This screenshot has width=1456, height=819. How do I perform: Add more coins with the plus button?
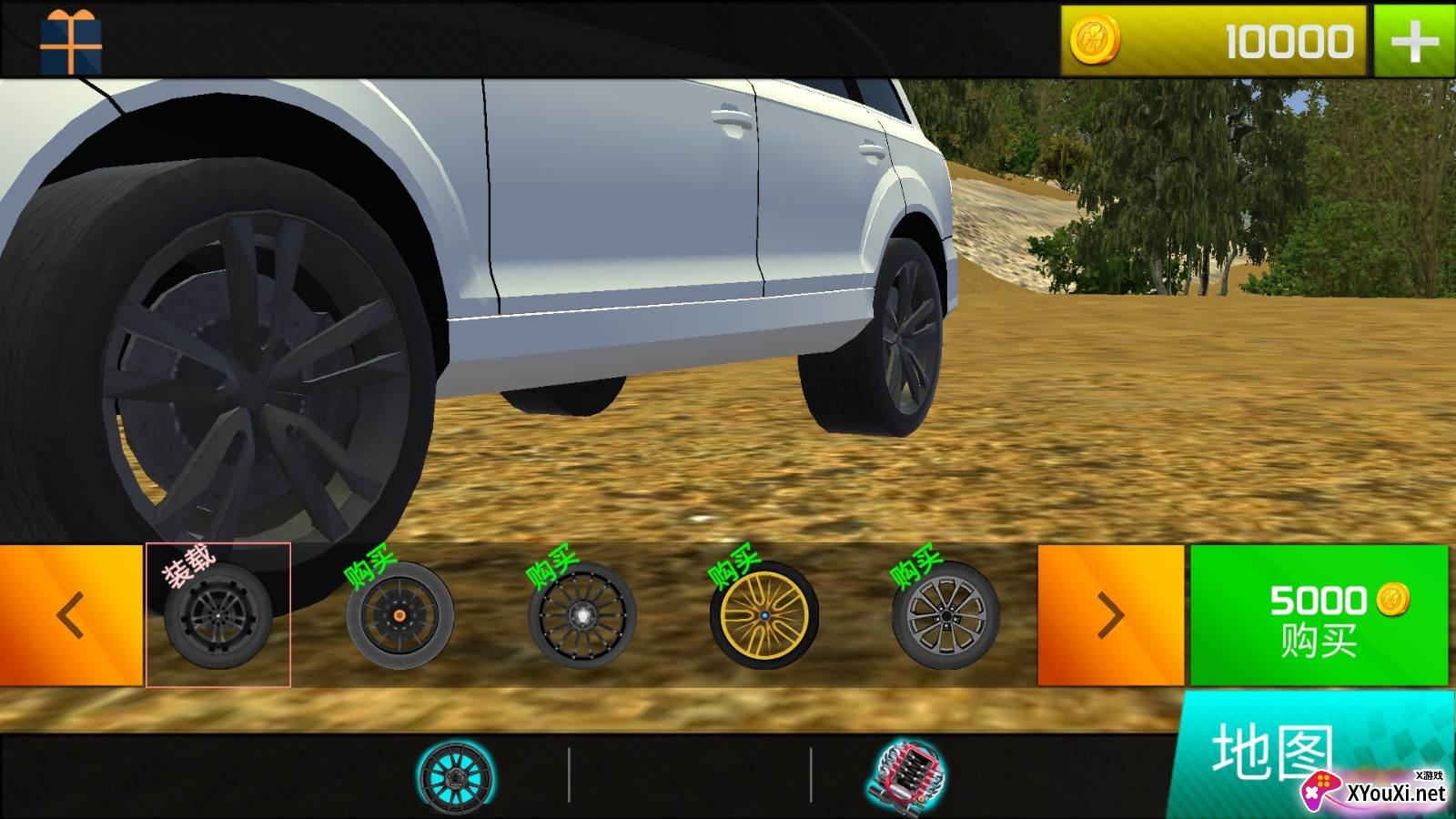pos(1414,41)
